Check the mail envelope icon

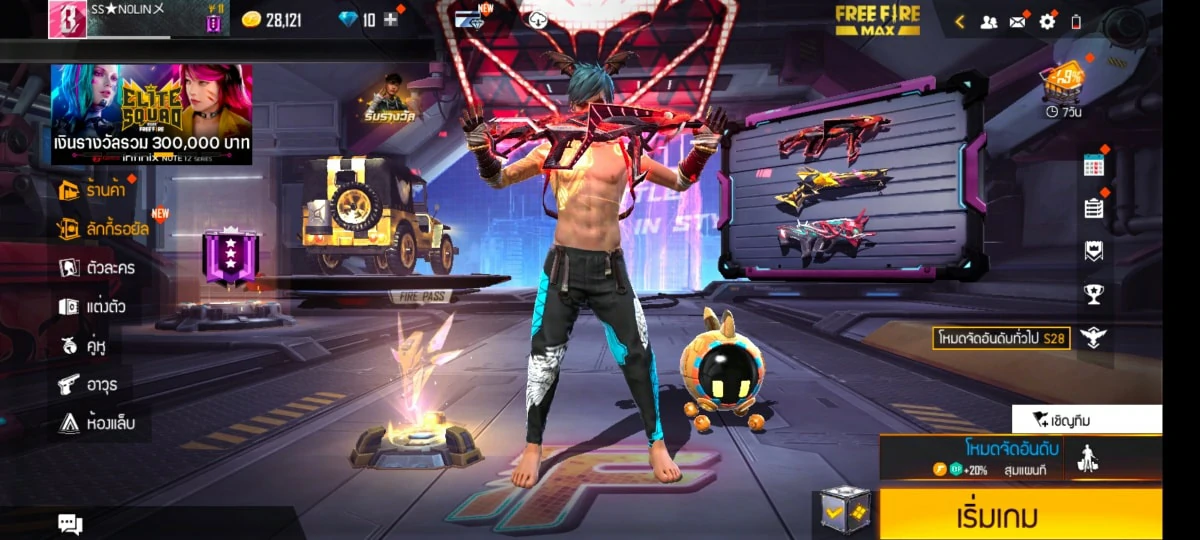pos(1018,21)
